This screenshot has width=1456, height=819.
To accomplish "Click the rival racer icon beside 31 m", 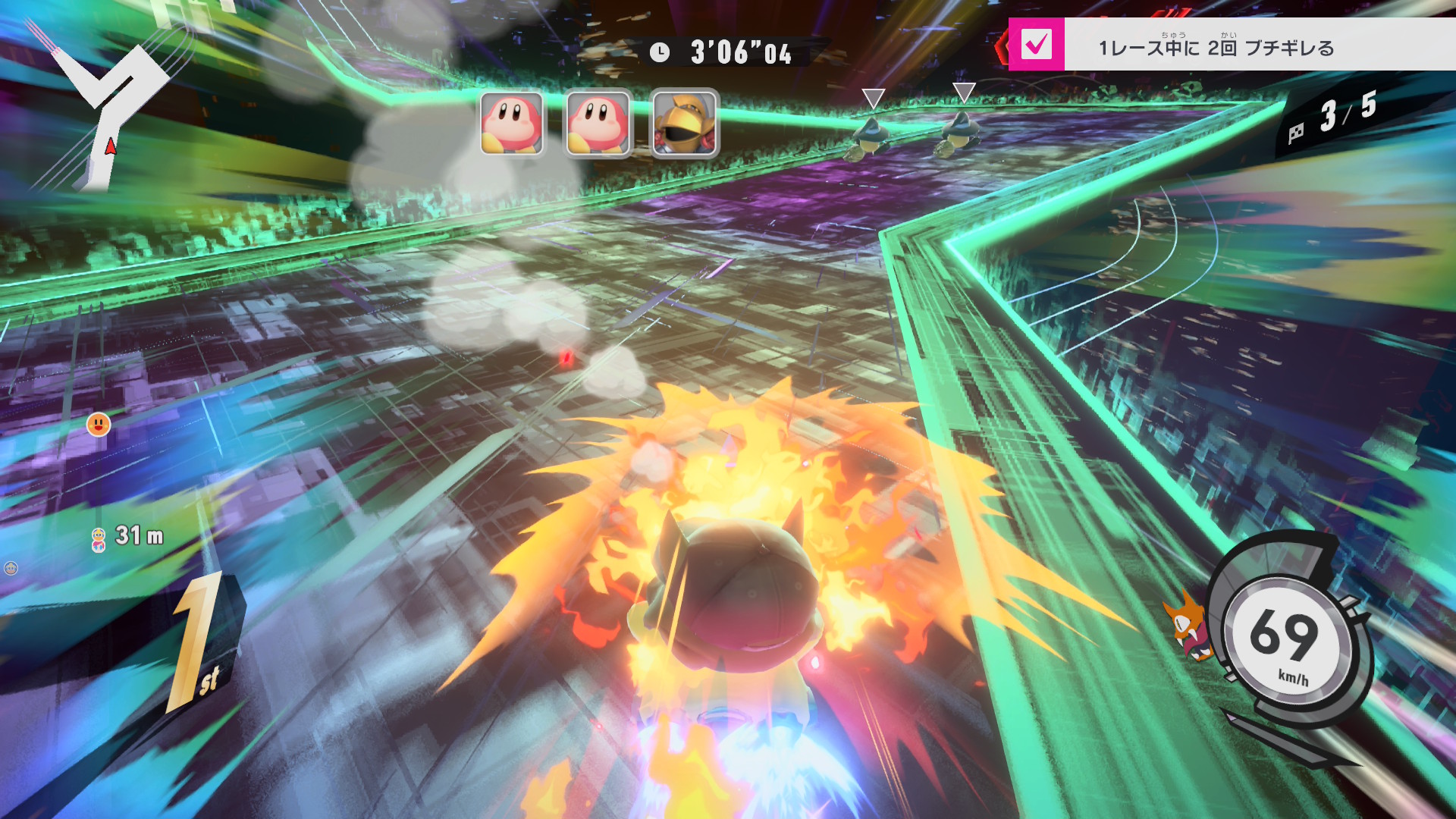I will [x=99, y=539].
